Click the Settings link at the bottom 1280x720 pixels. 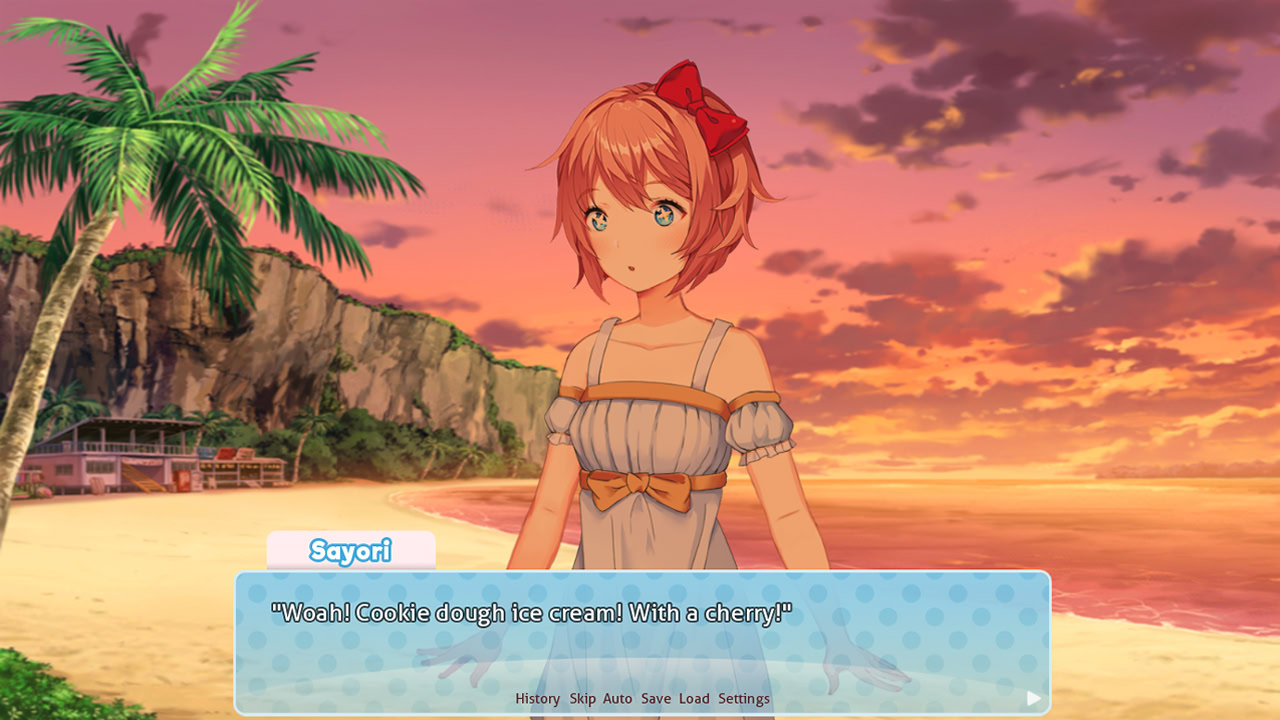[742, 699]
